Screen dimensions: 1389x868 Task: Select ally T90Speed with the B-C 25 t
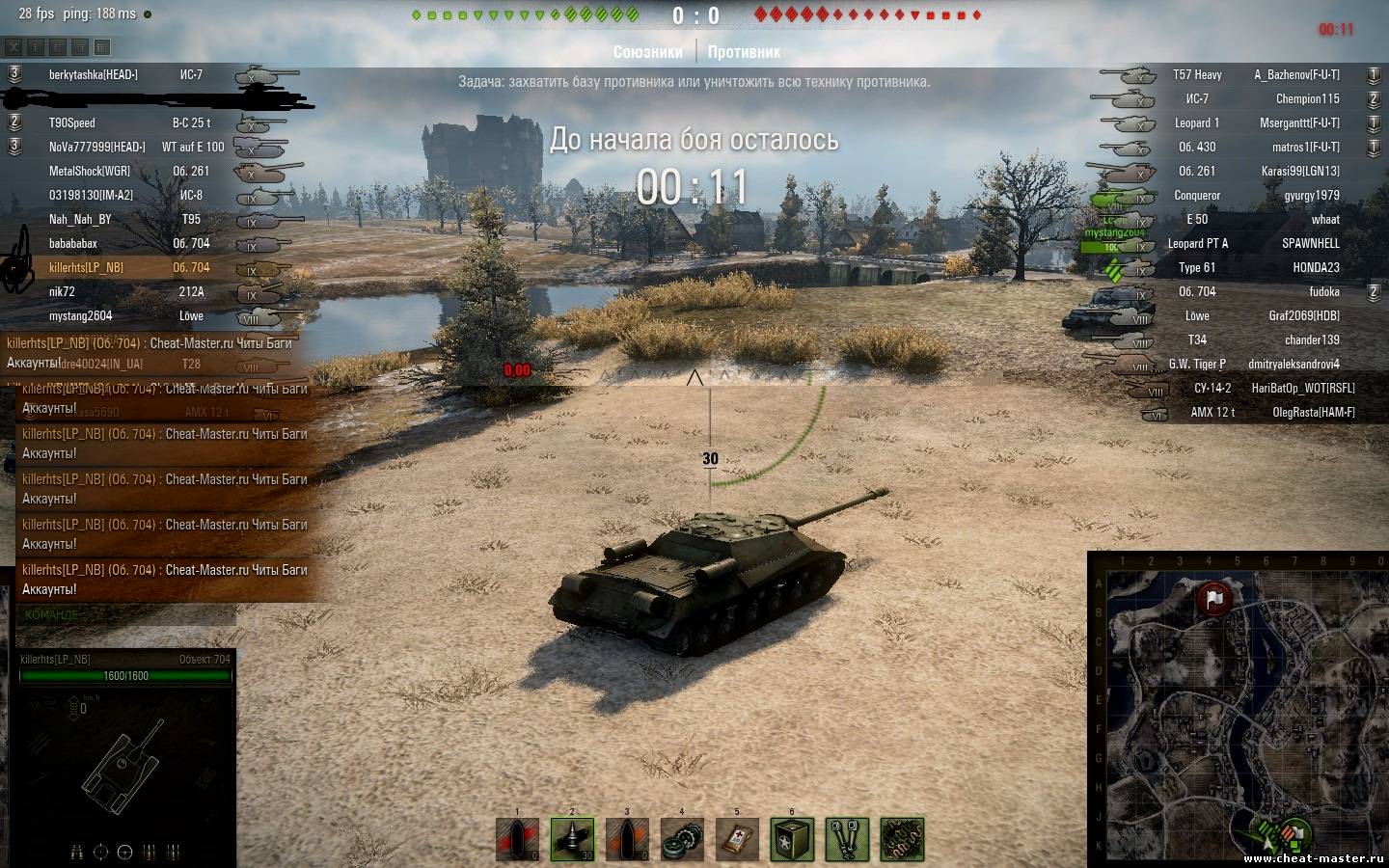click(72, 123)
